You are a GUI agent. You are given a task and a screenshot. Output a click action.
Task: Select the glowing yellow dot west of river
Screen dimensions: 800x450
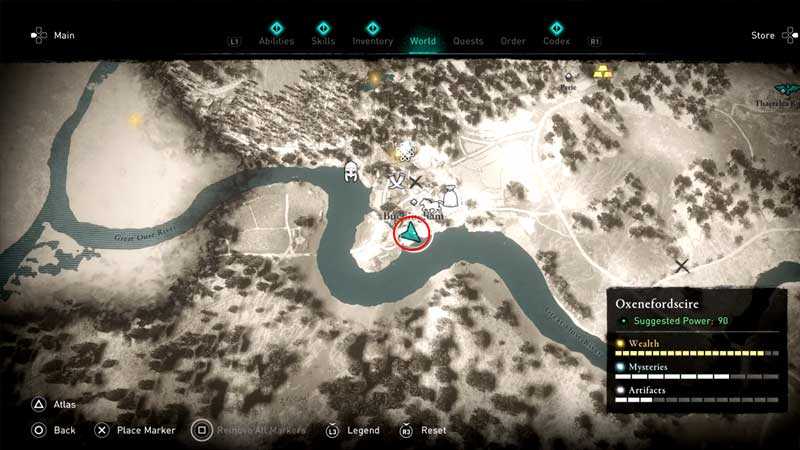tap(134, 120)
